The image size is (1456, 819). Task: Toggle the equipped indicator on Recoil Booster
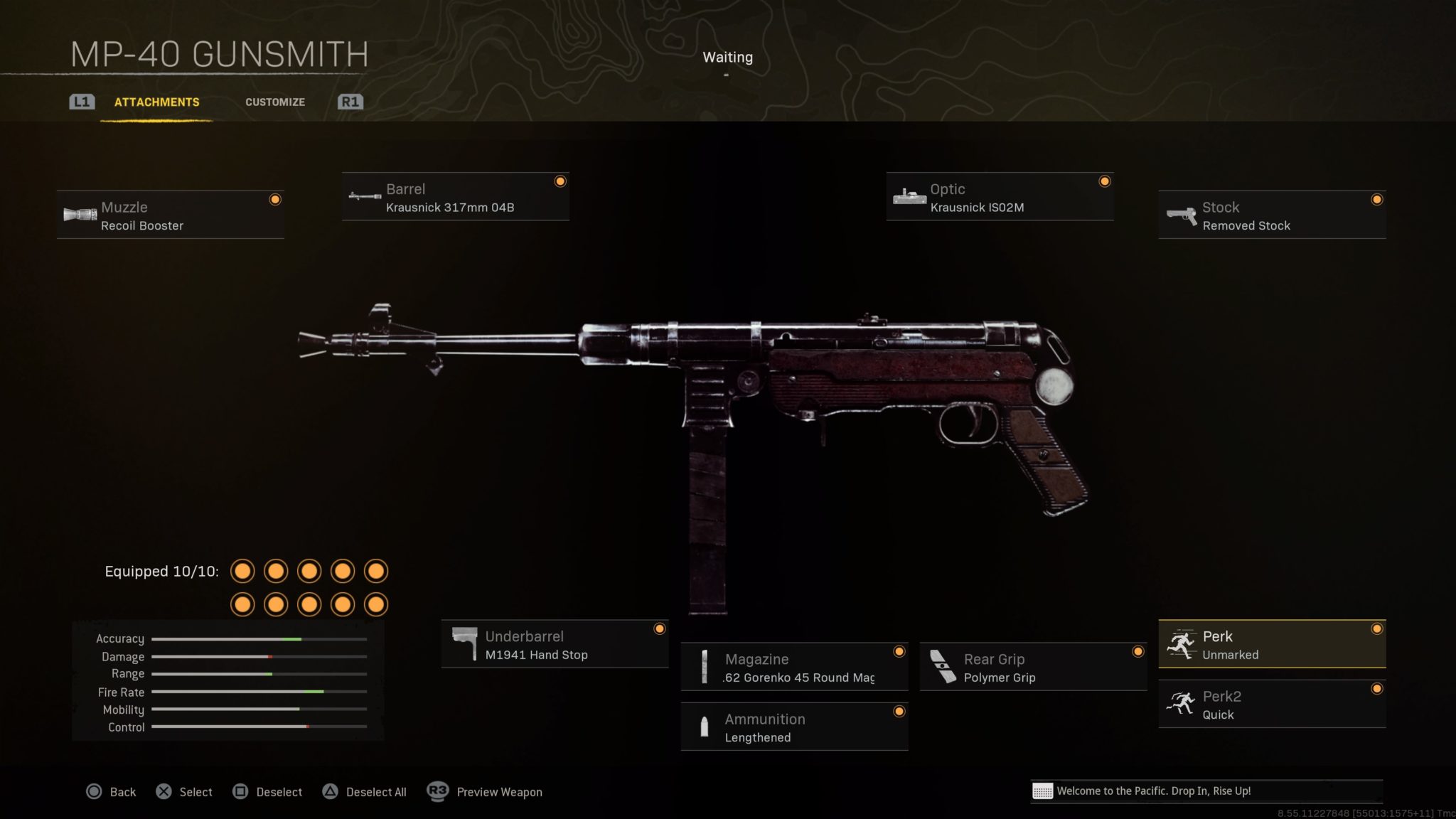click(275, 200)
